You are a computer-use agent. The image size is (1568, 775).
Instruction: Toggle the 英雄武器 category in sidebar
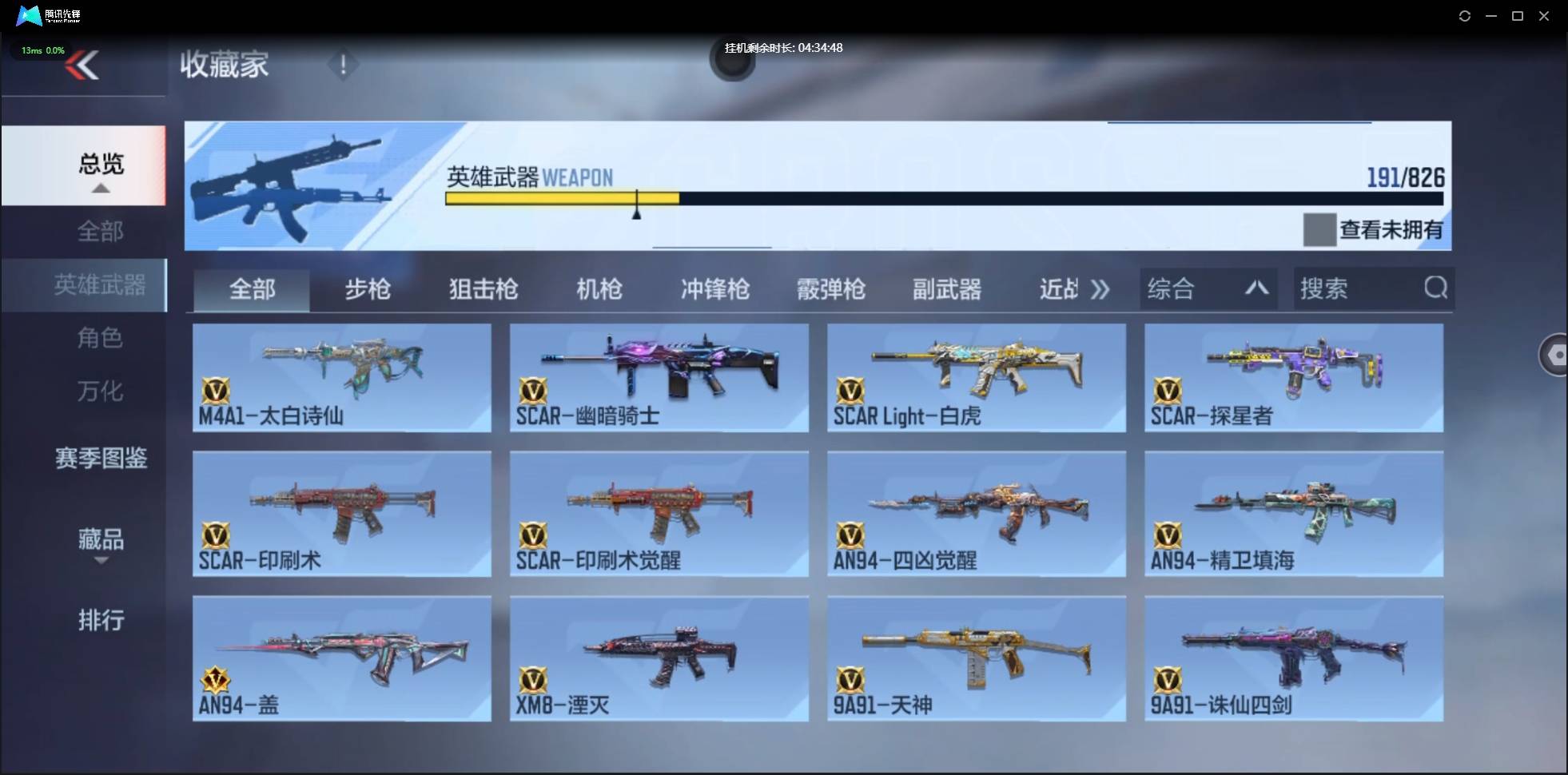100,284
